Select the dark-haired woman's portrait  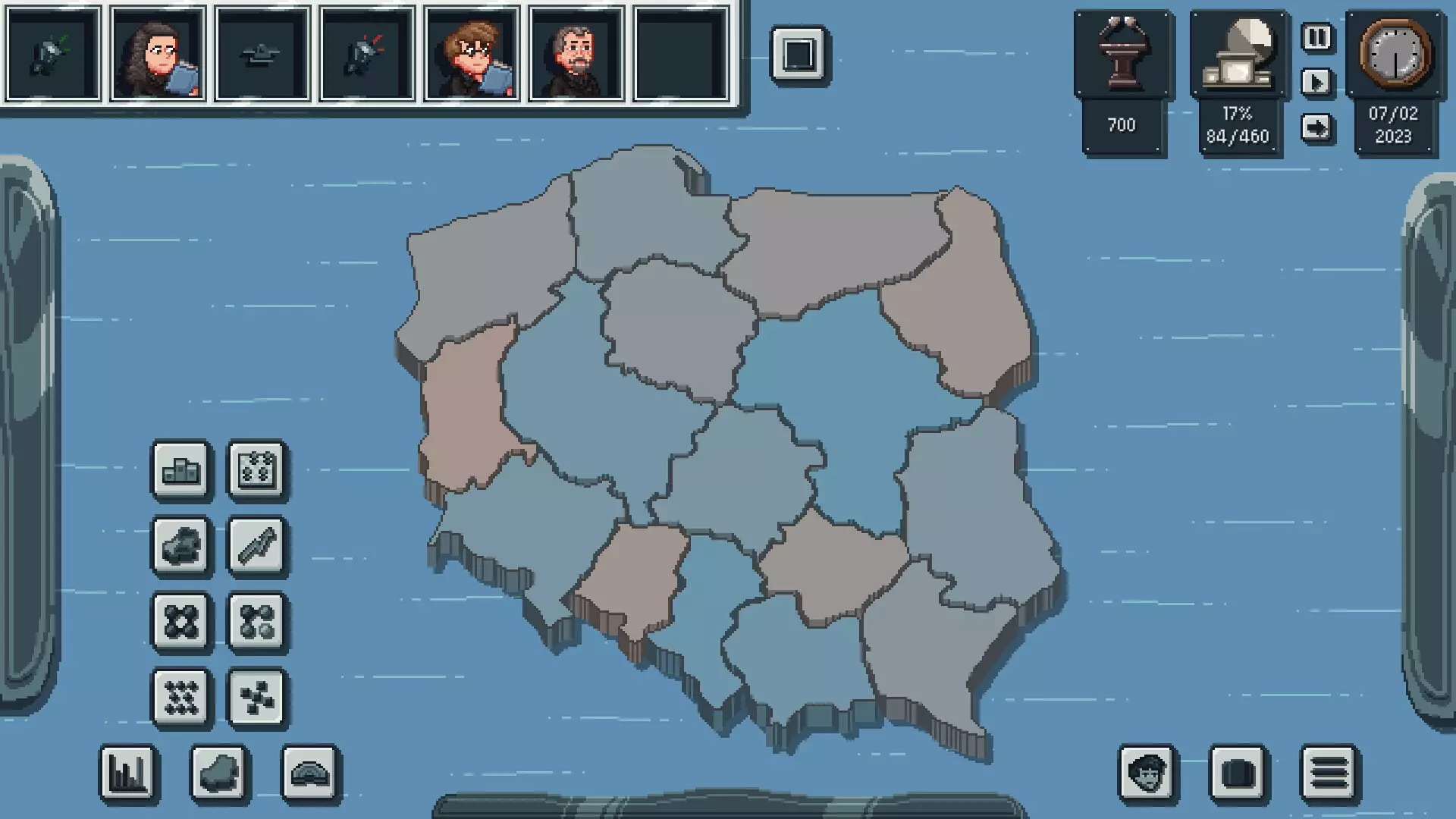(x=158, y=53)
